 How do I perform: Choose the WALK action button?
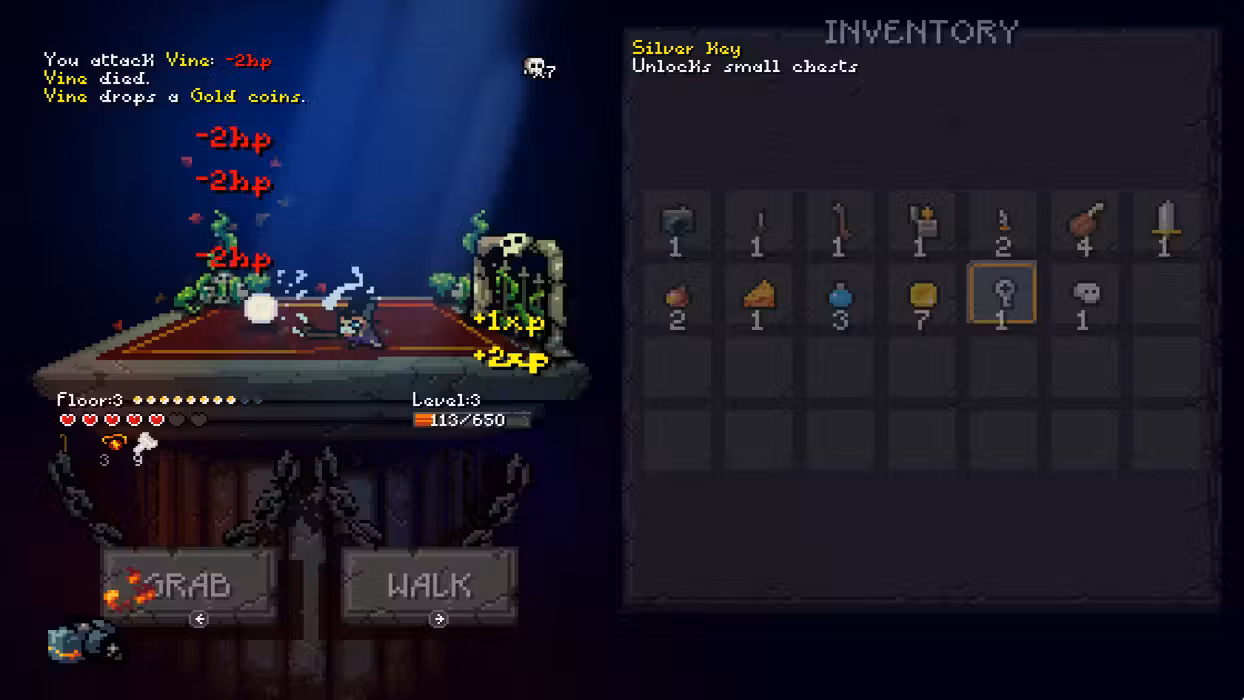[x=430, y=585]
